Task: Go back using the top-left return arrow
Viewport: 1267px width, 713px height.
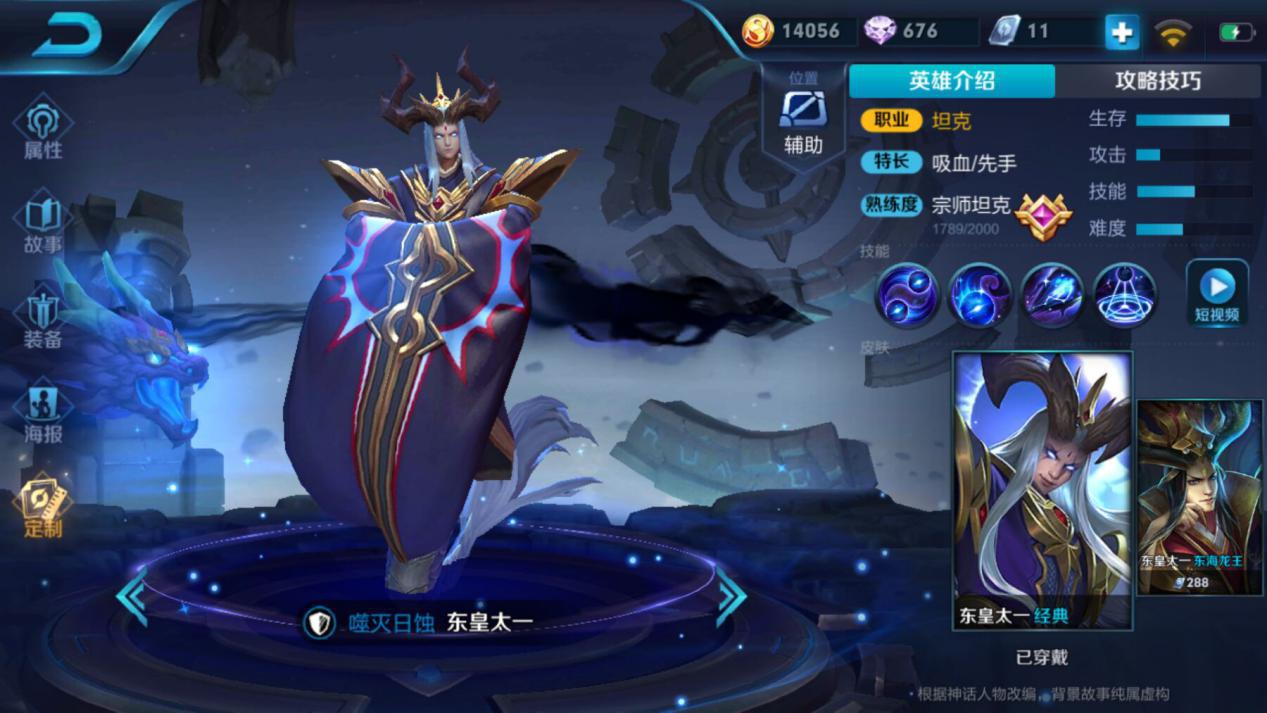Action: [x=68, y=35]
